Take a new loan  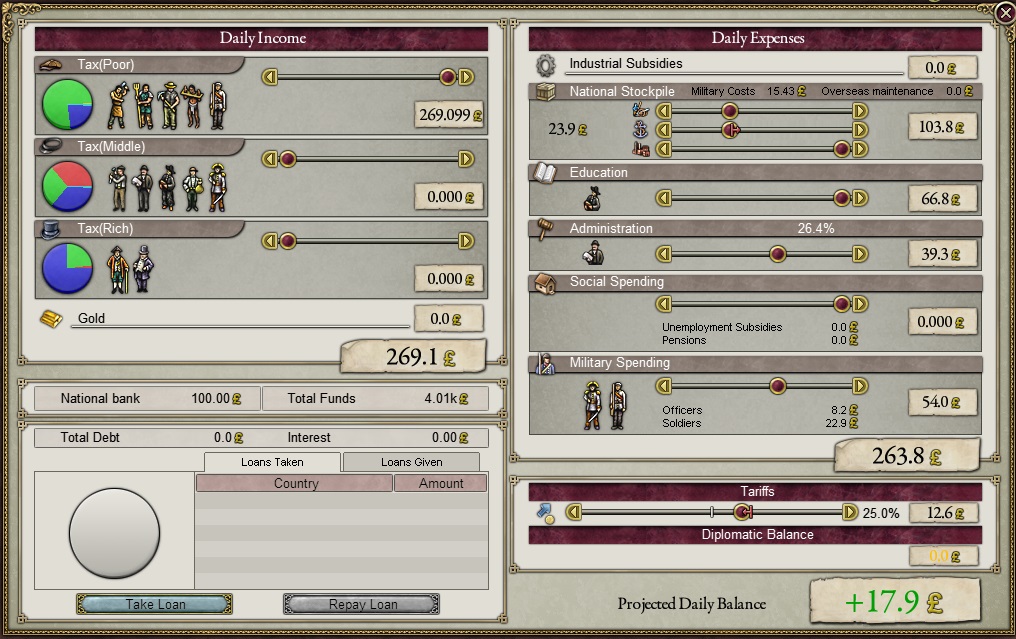155,604
